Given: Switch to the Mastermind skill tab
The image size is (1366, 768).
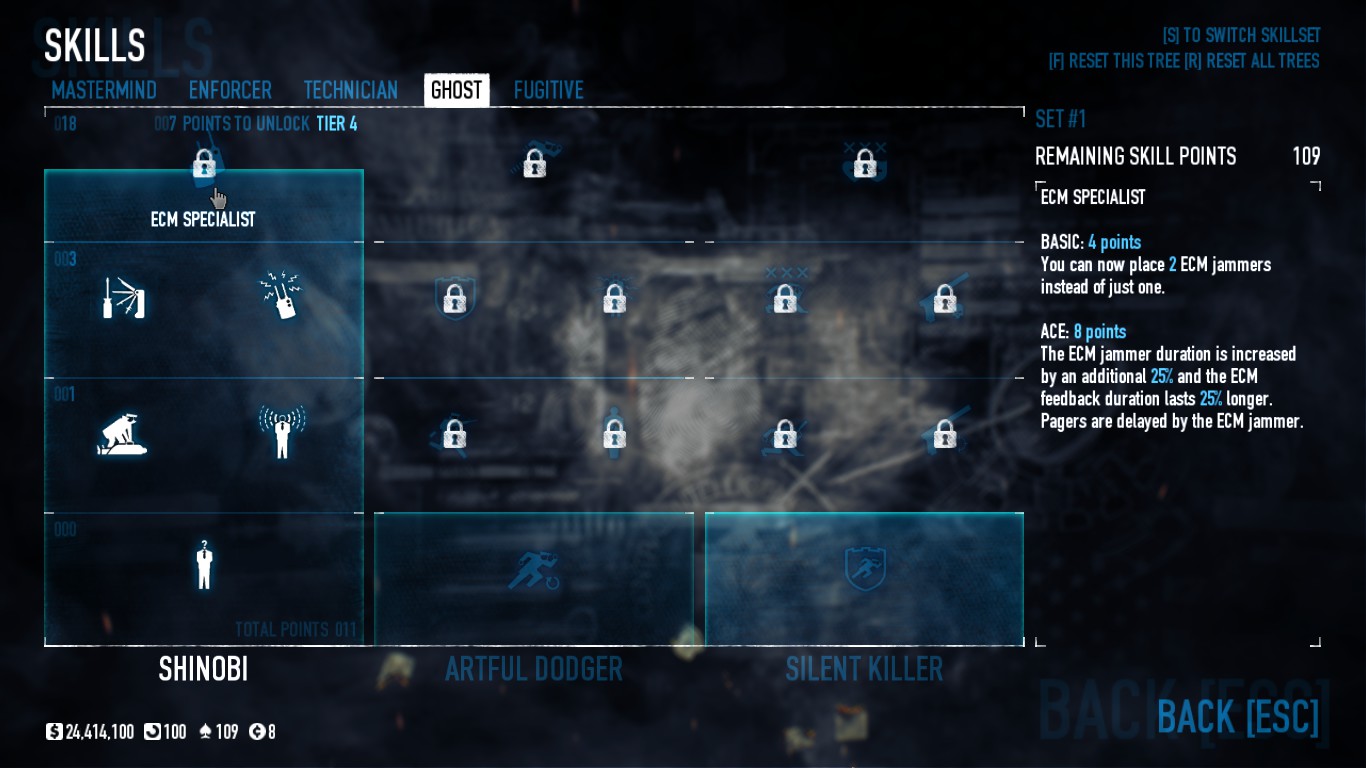Looking at the screenshot, I should (x=104, y=91).
